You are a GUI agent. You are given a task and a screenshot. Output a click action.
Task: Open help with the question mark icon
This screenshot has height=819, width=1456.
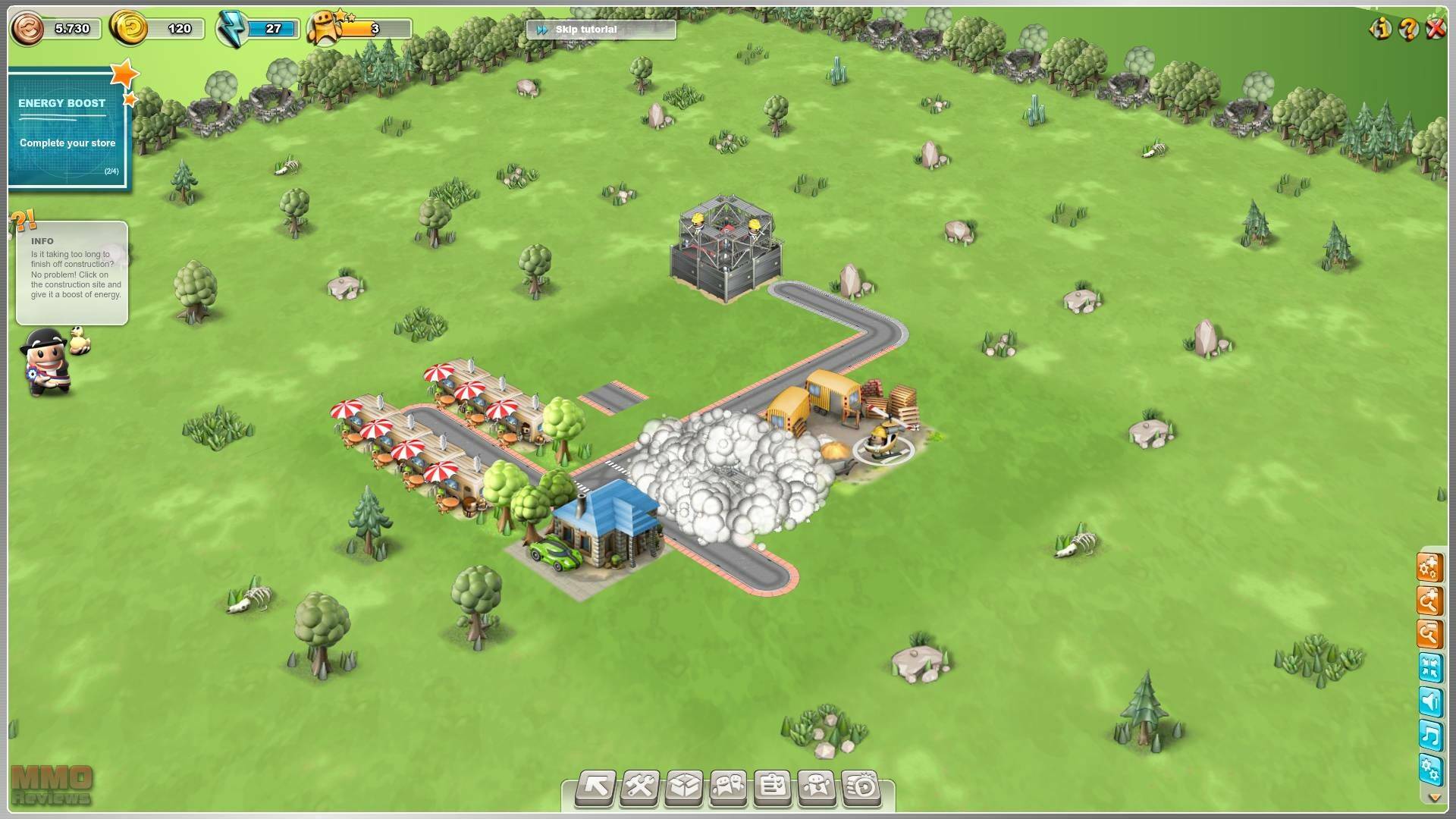[1408, 29]
